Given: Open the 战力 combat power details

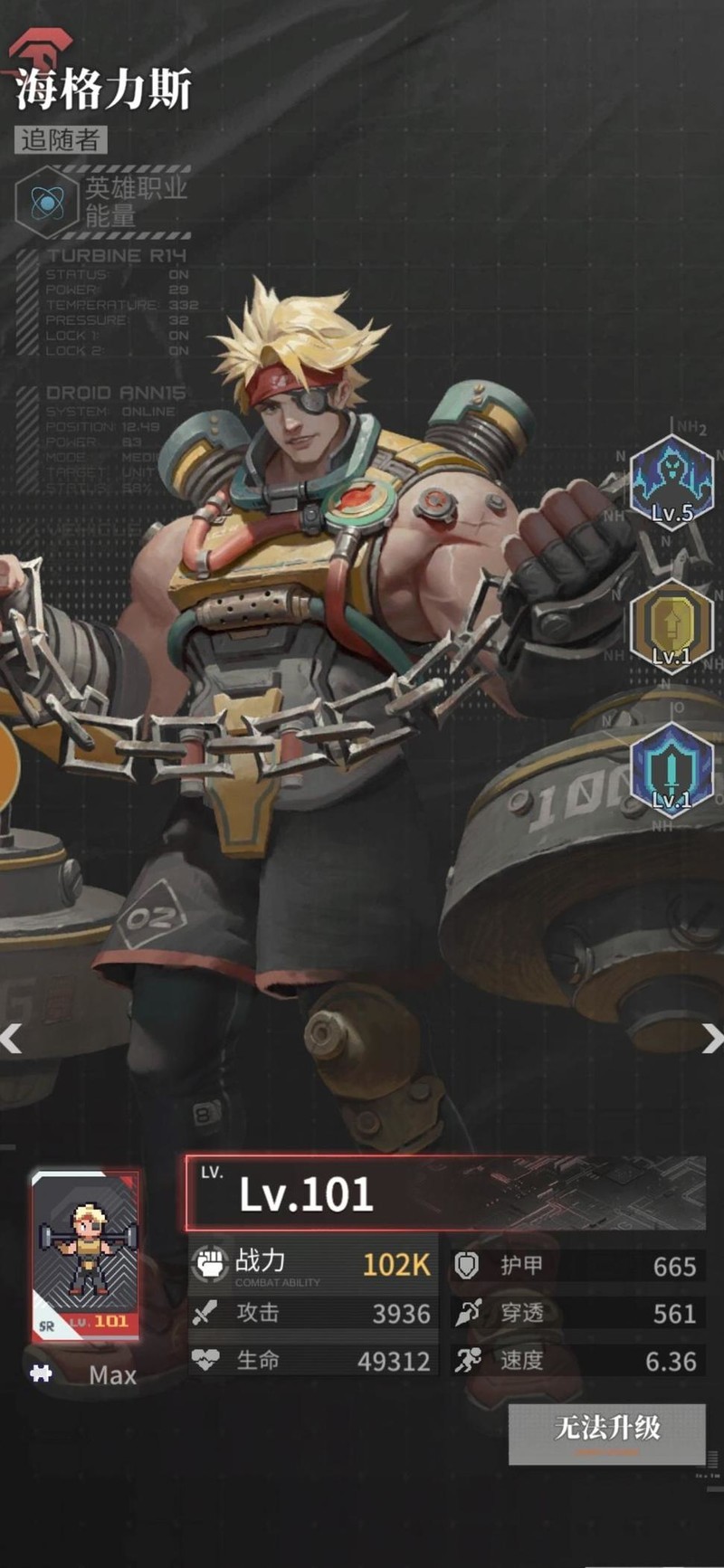Looking at the screenshot, I should click(x=312, y=1263).
